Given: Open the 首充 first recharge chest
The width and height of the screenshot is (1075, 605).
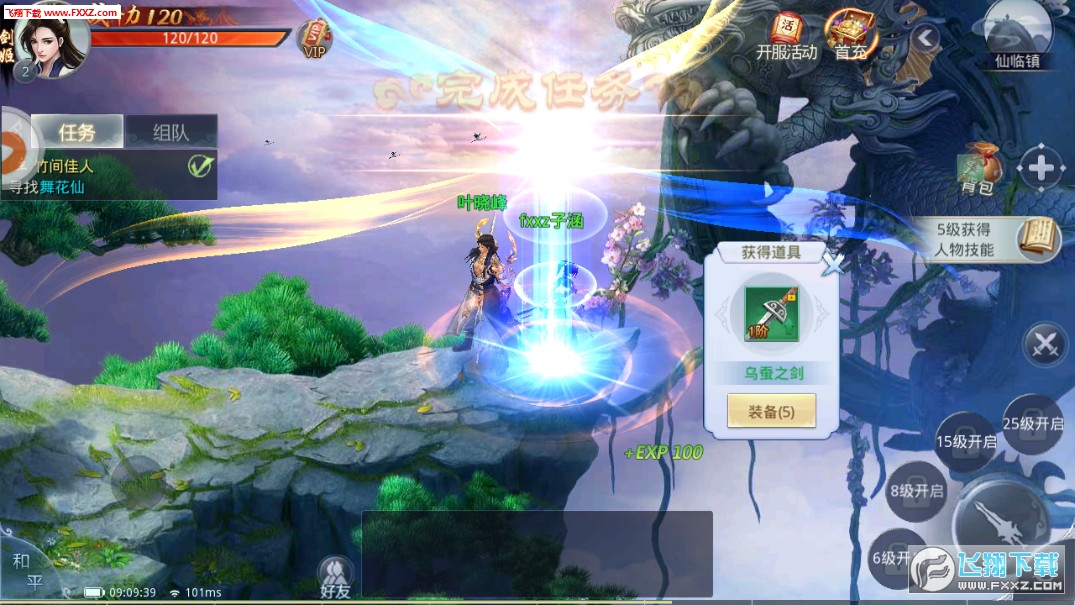Looking at the screenshot, I should [851, 35].
